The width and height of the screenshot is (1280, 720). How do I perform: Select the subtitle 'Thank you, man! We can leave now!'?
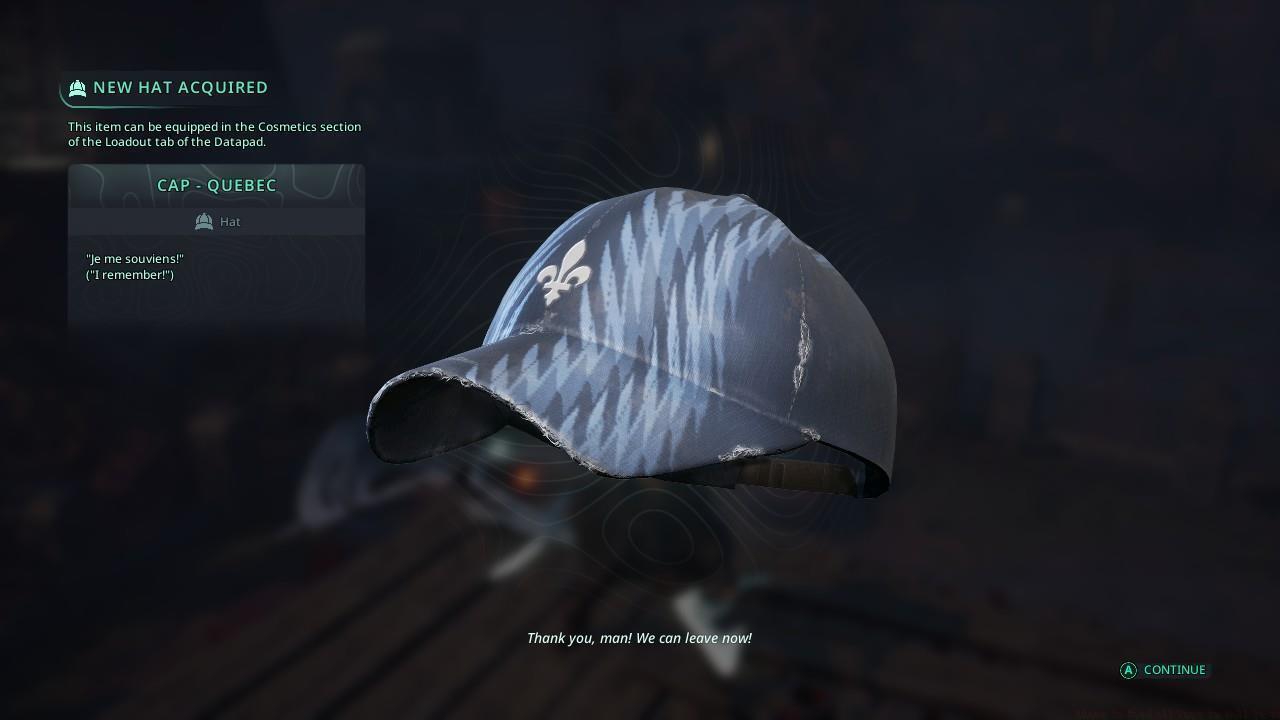point(640,638)
